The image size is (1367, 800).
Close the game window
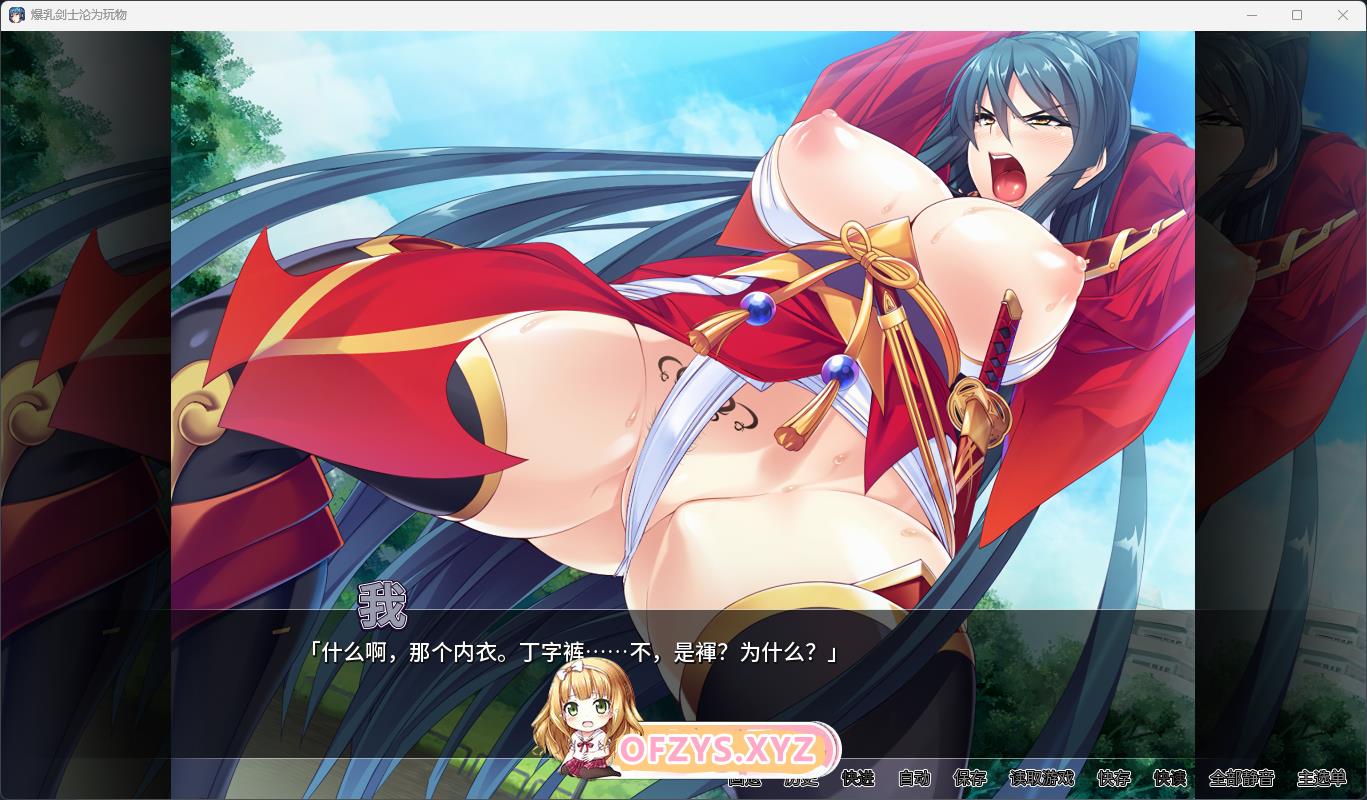click(1343, 15)
